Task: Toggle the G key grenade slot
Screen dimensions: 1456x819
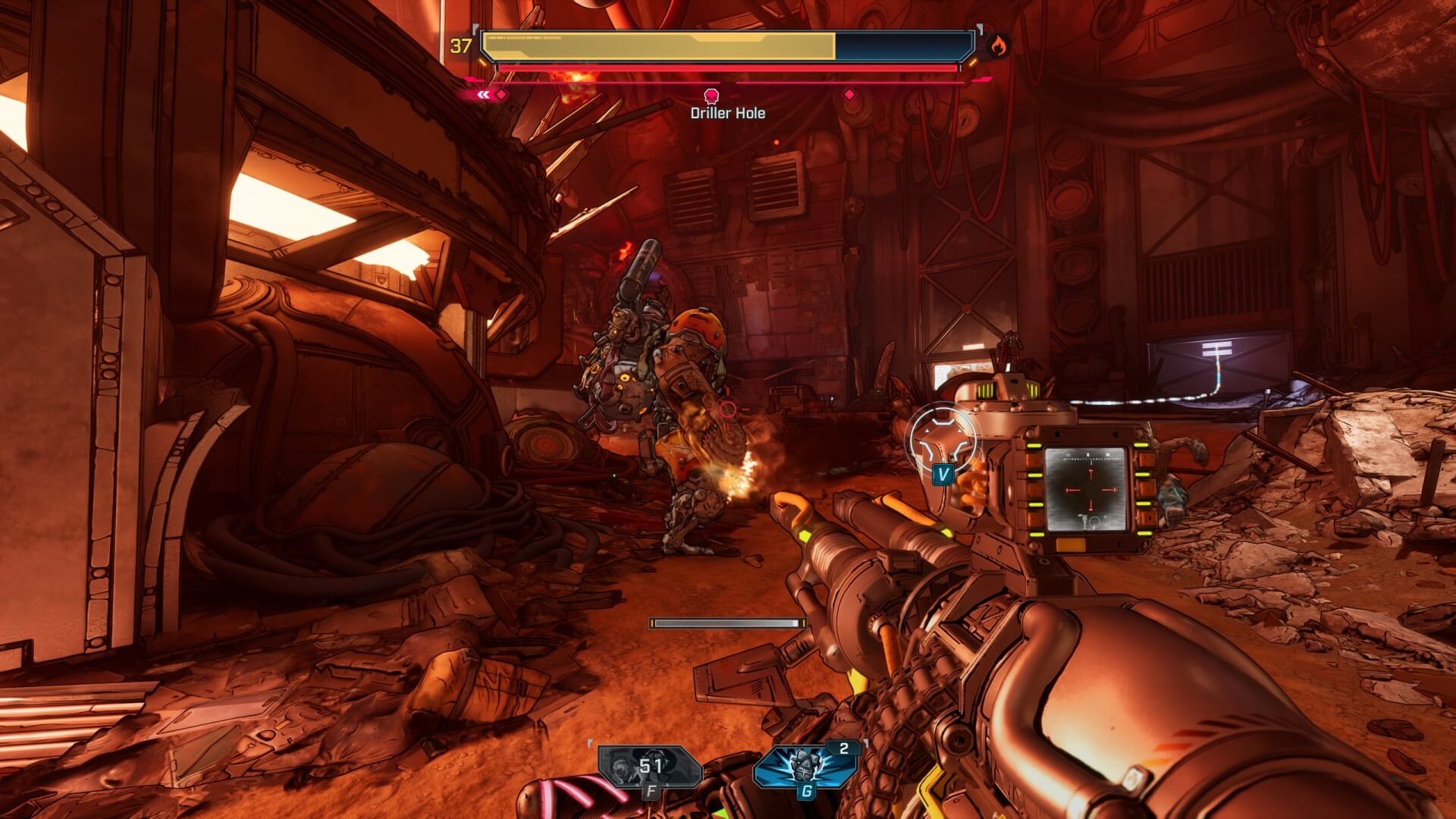Action: pos(807,790)
